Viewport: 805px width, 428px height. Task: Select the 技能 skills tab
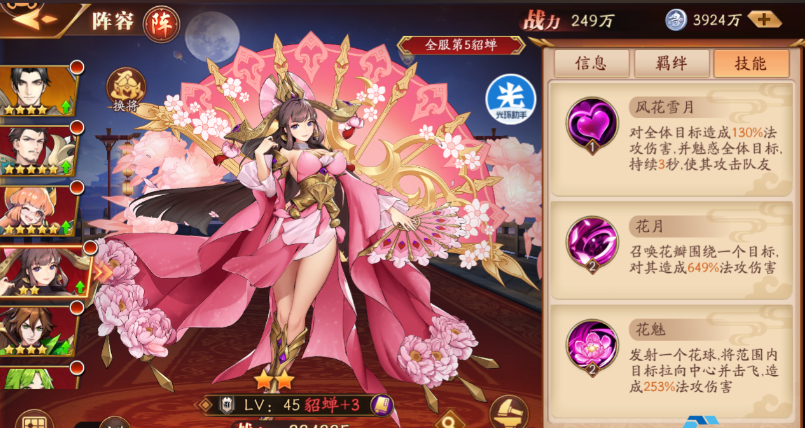[751, 63]
